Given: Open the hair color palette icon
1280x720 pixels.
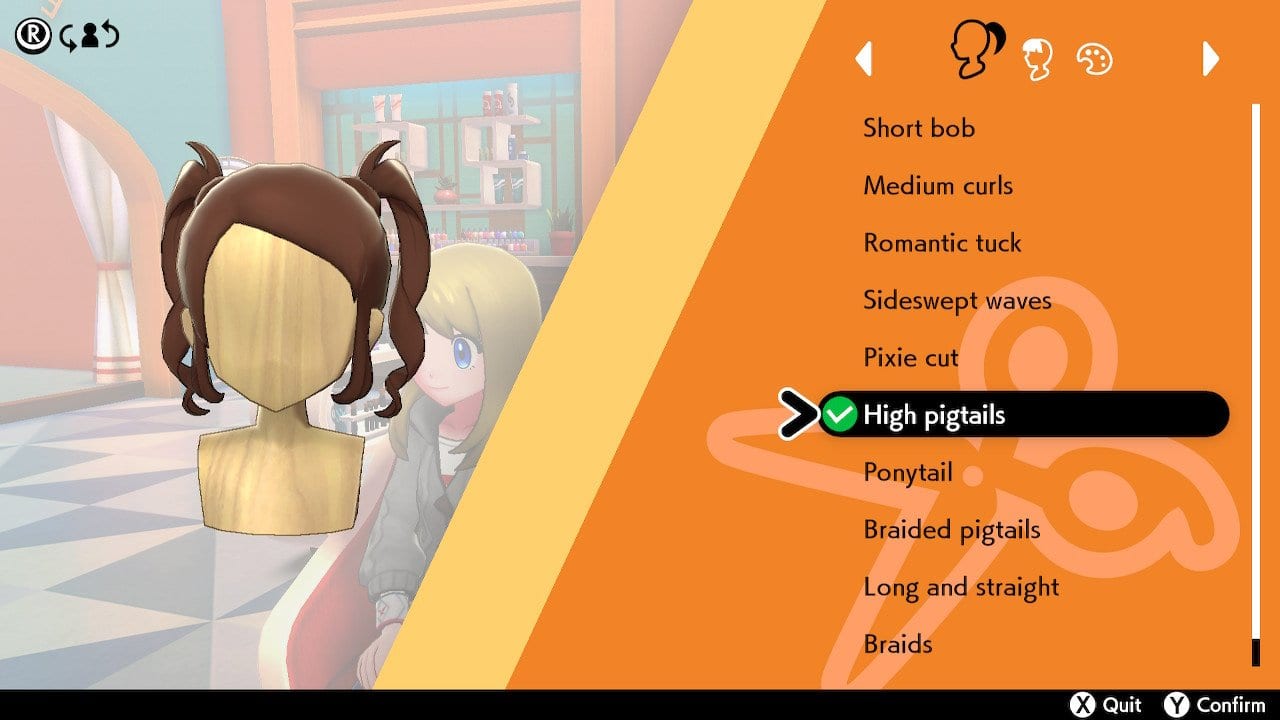Looking at the screenshot, I should 1095,58.
